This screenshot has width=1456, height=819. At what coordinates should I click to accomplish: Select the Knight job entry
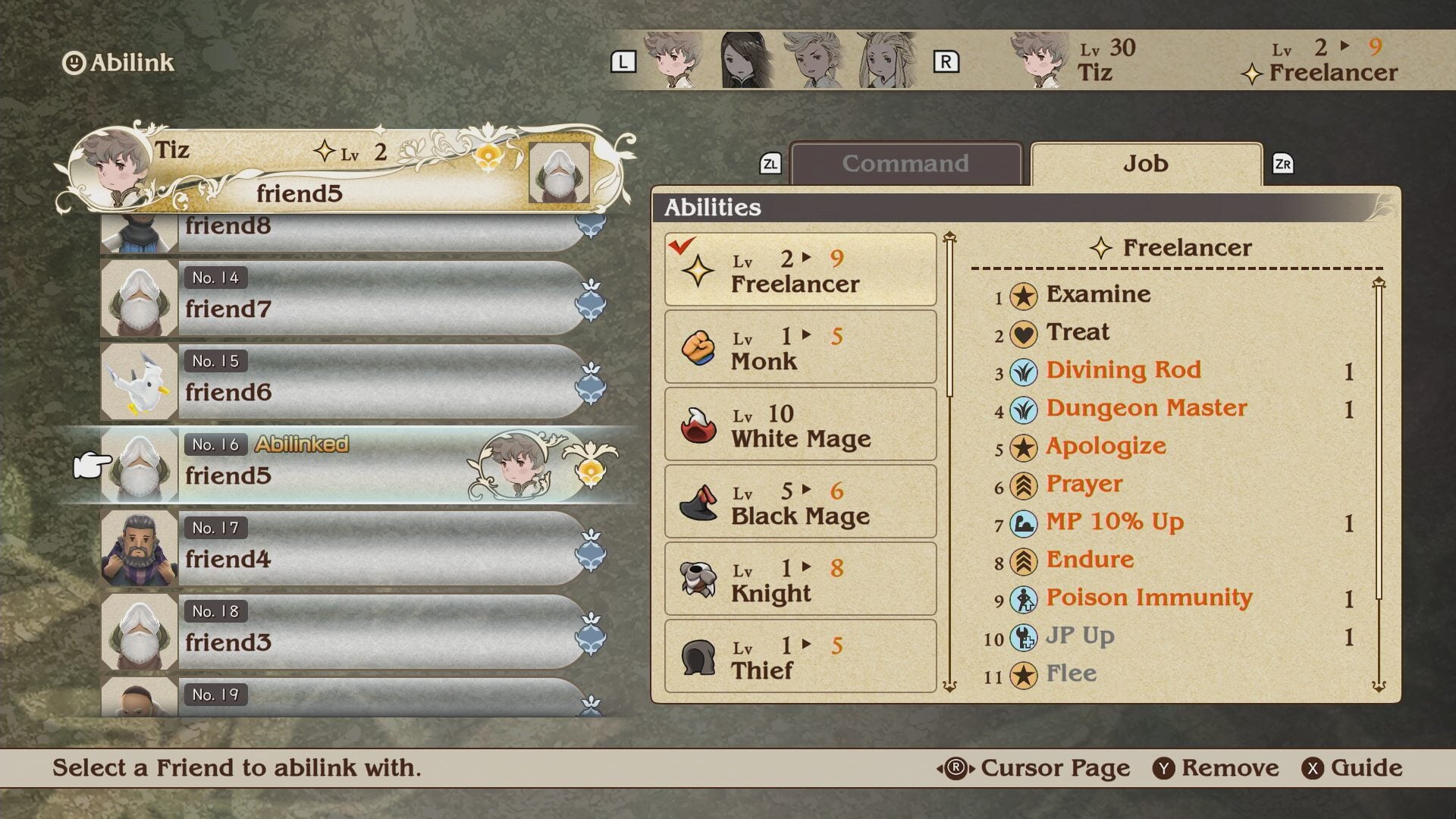800,579
